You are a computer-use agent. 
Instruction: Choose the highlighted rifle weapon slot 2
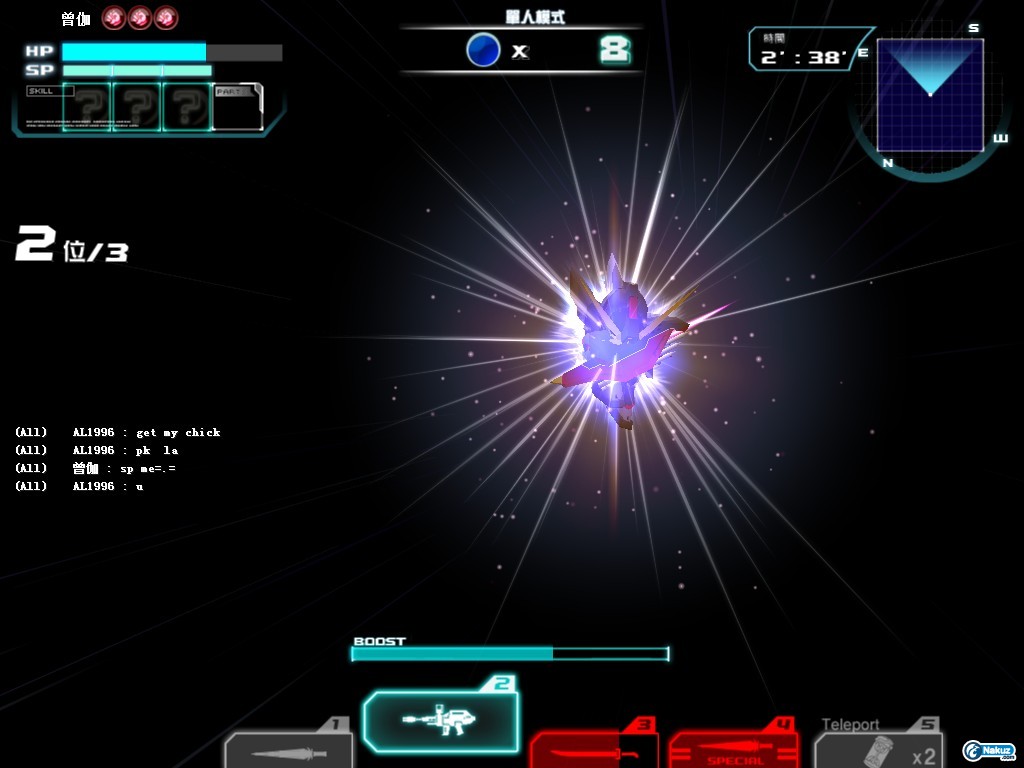point(441,719)
